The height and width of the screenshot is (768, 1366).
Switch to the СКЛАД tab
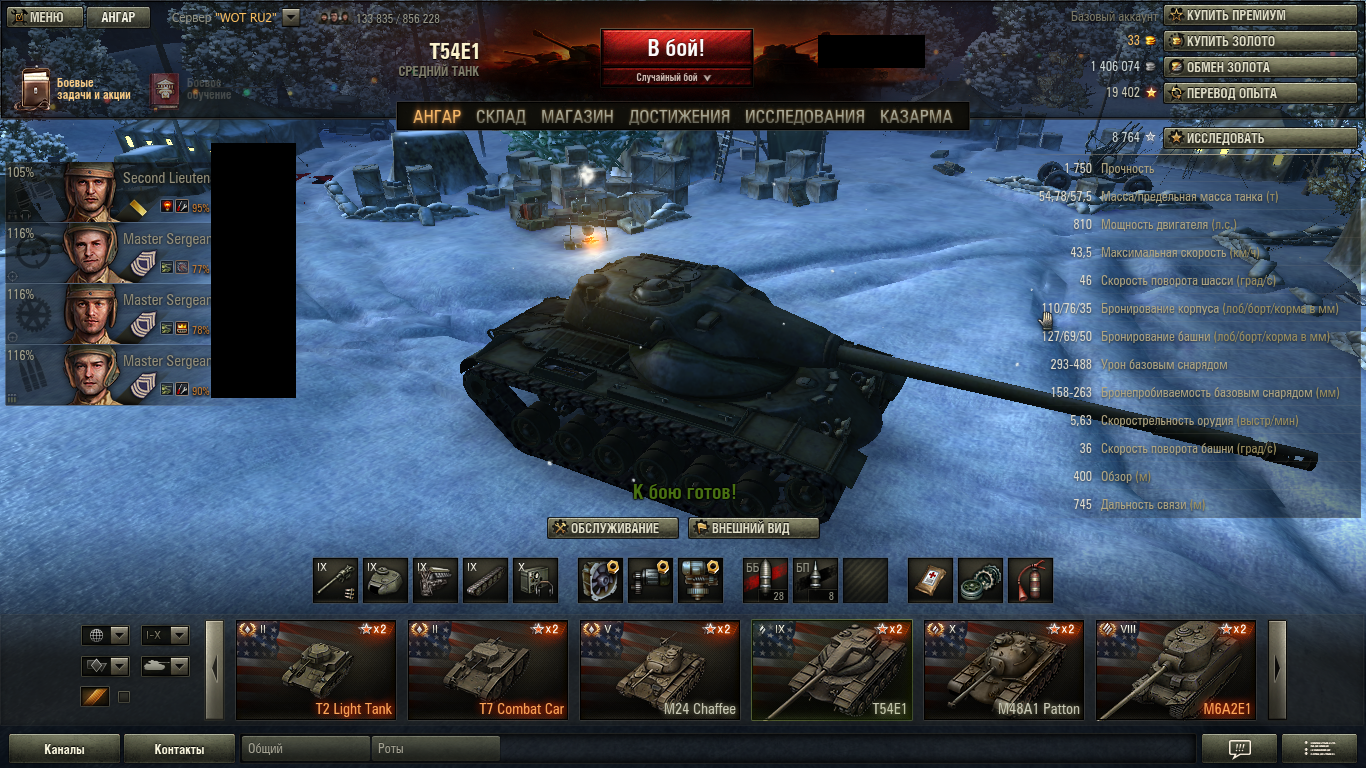pyautogui.click(x=500, y=116)
